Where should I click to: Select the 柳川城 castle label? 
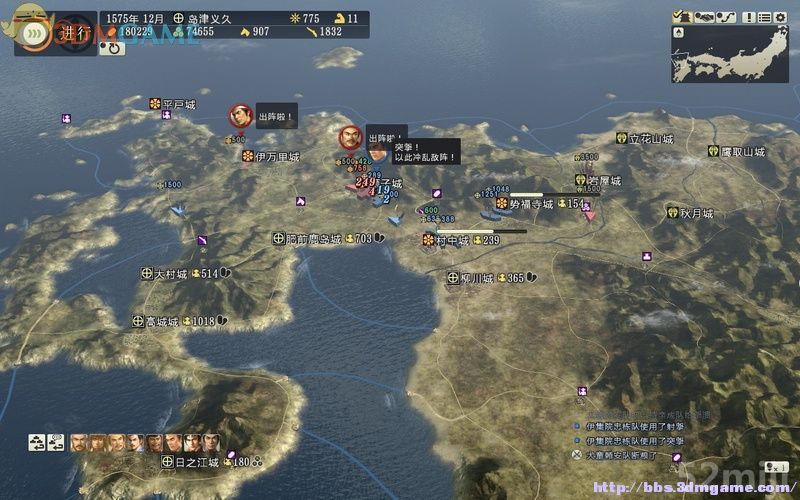point(476,278)
